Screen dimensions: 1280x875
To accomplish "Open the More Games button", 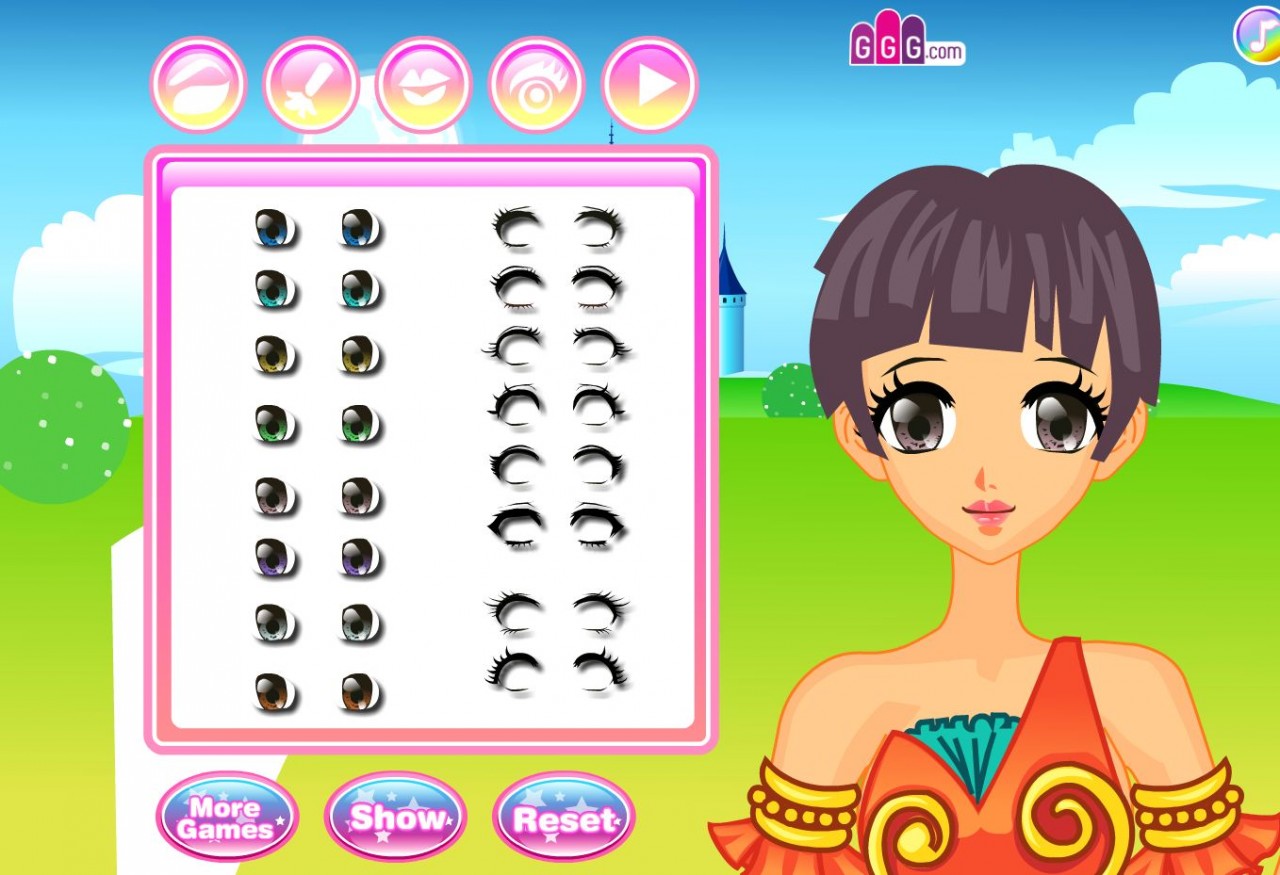I will [227, 817].
